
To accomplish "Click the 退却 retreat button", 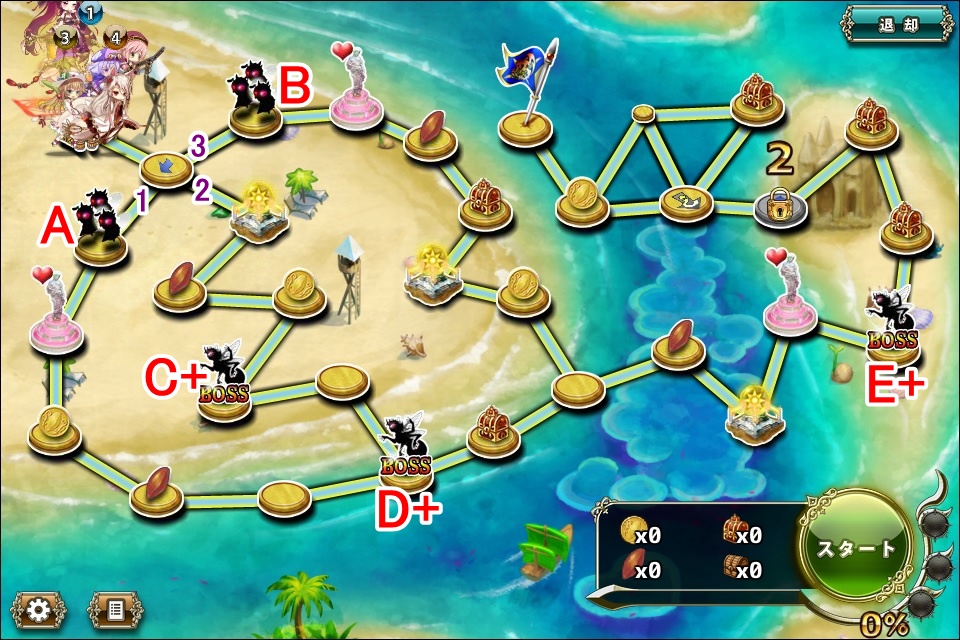I will (897, 24).
